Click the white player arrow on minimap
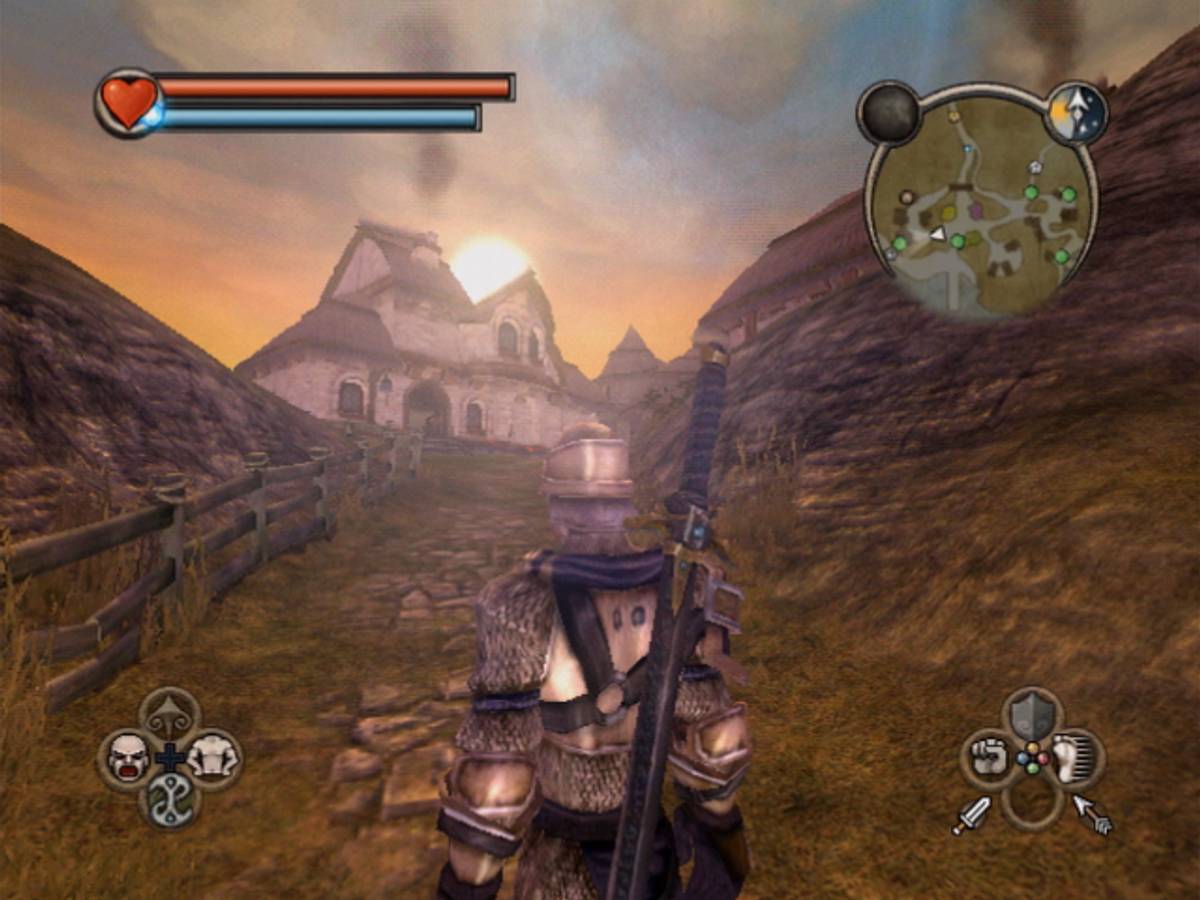This screenshot has height=900, width=1200. [938, 233]
